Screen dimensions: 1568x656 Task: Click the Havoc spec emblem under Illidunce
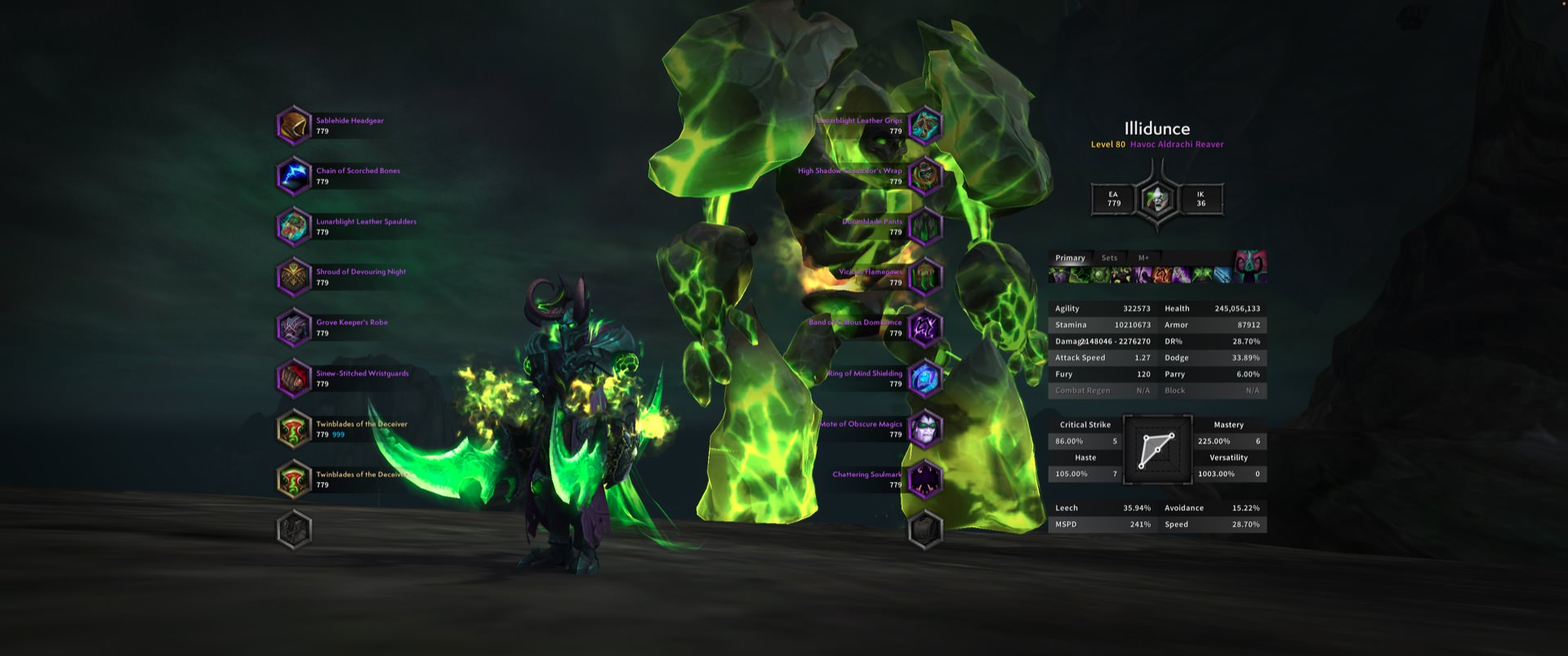click(x=1157, y=199)
